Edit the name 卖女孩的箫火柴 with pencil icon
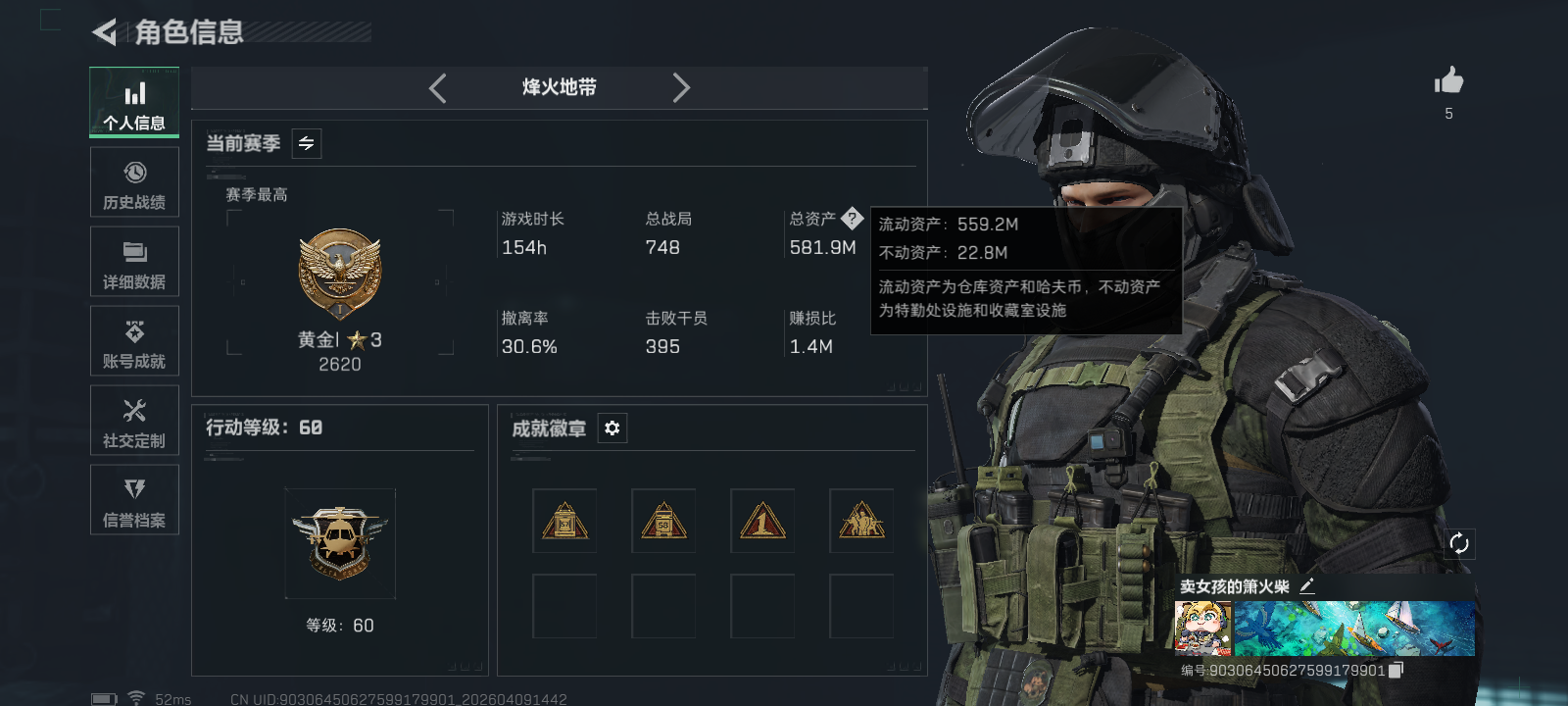 click(1307, 585)
